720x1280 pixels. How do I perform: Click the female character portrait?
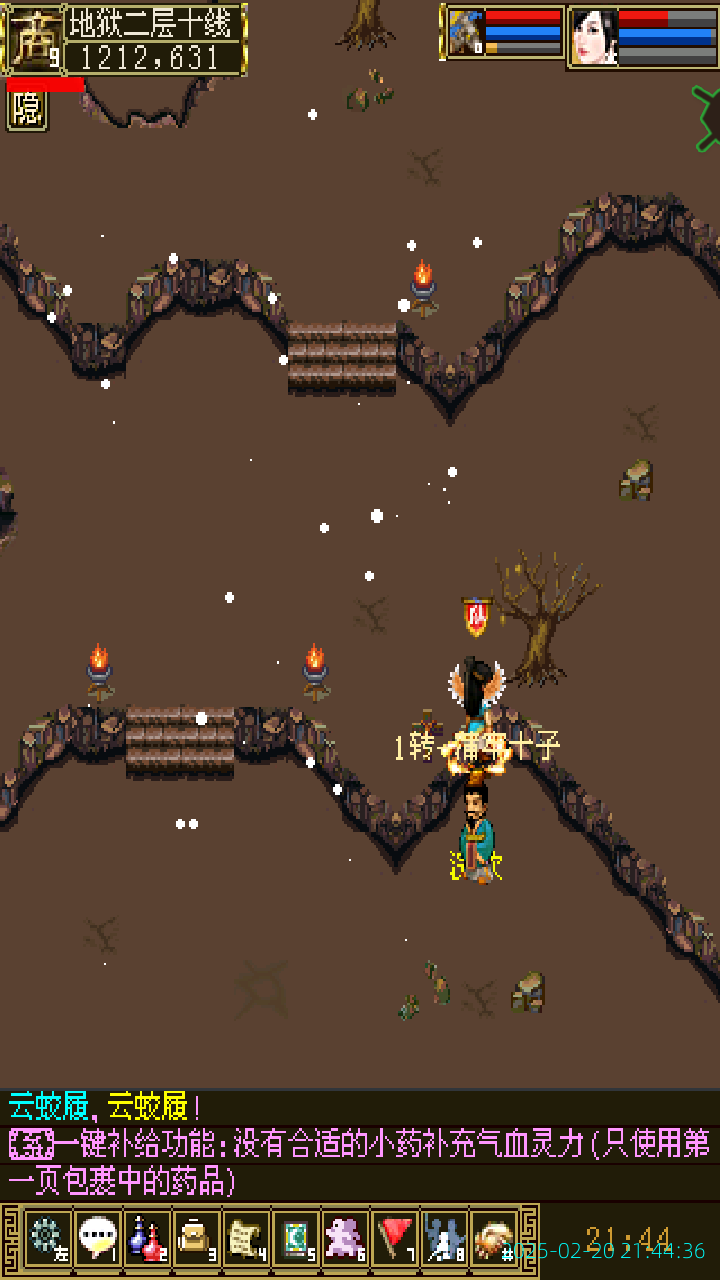(x=593, y=37)
